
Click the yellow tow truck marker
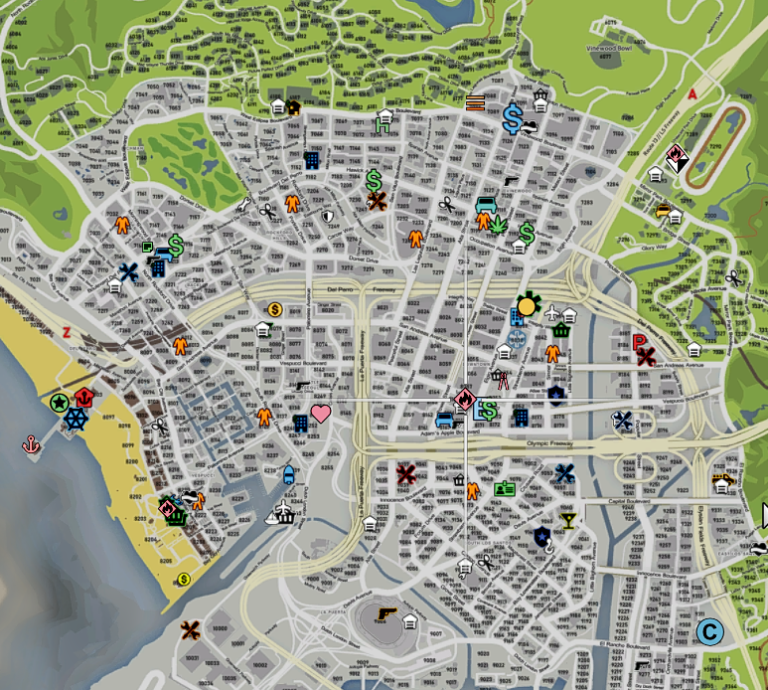click(x=722, y=481)
